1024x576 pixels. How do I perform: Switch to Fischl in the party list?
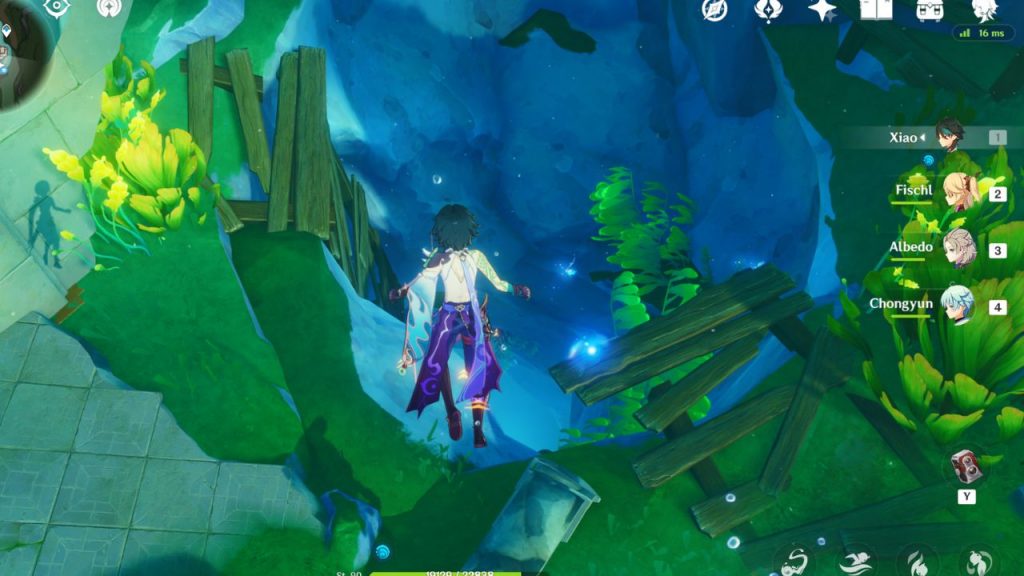959,192
